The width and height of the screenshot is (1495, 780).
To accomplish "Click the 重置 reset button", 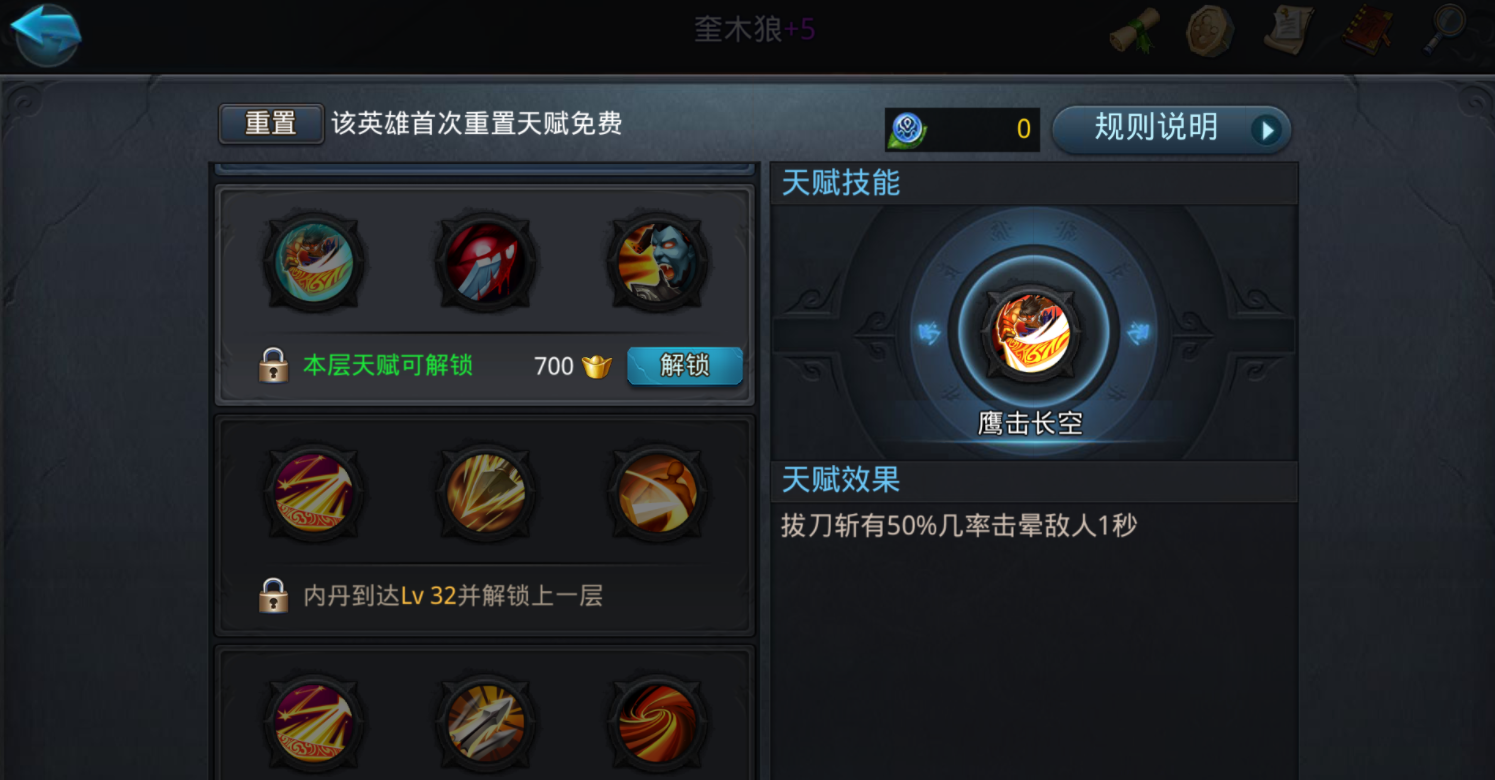I will coord(270,123).
